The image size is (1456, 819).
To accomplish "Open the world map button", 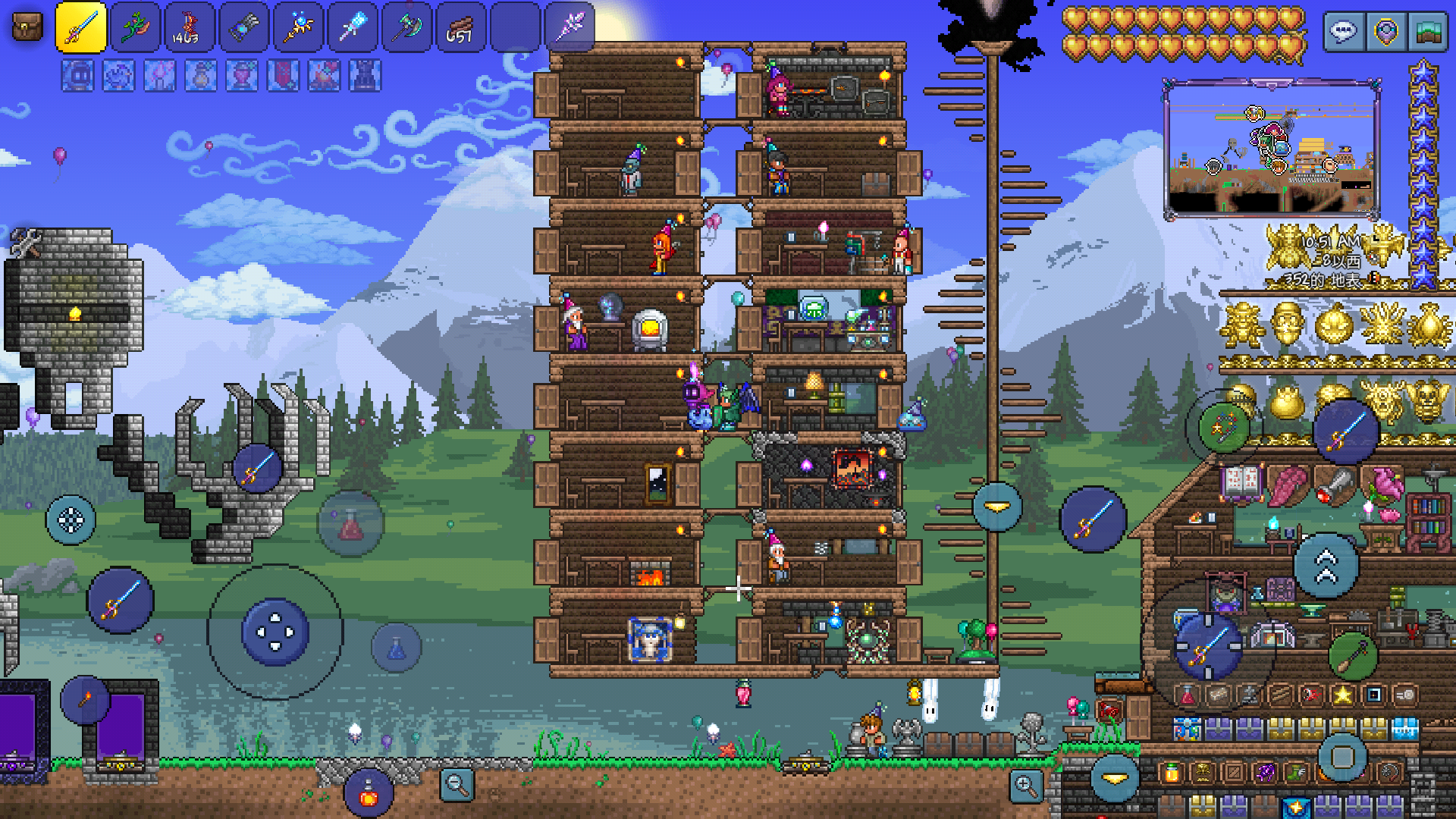I will click(x=1429, y=33).
